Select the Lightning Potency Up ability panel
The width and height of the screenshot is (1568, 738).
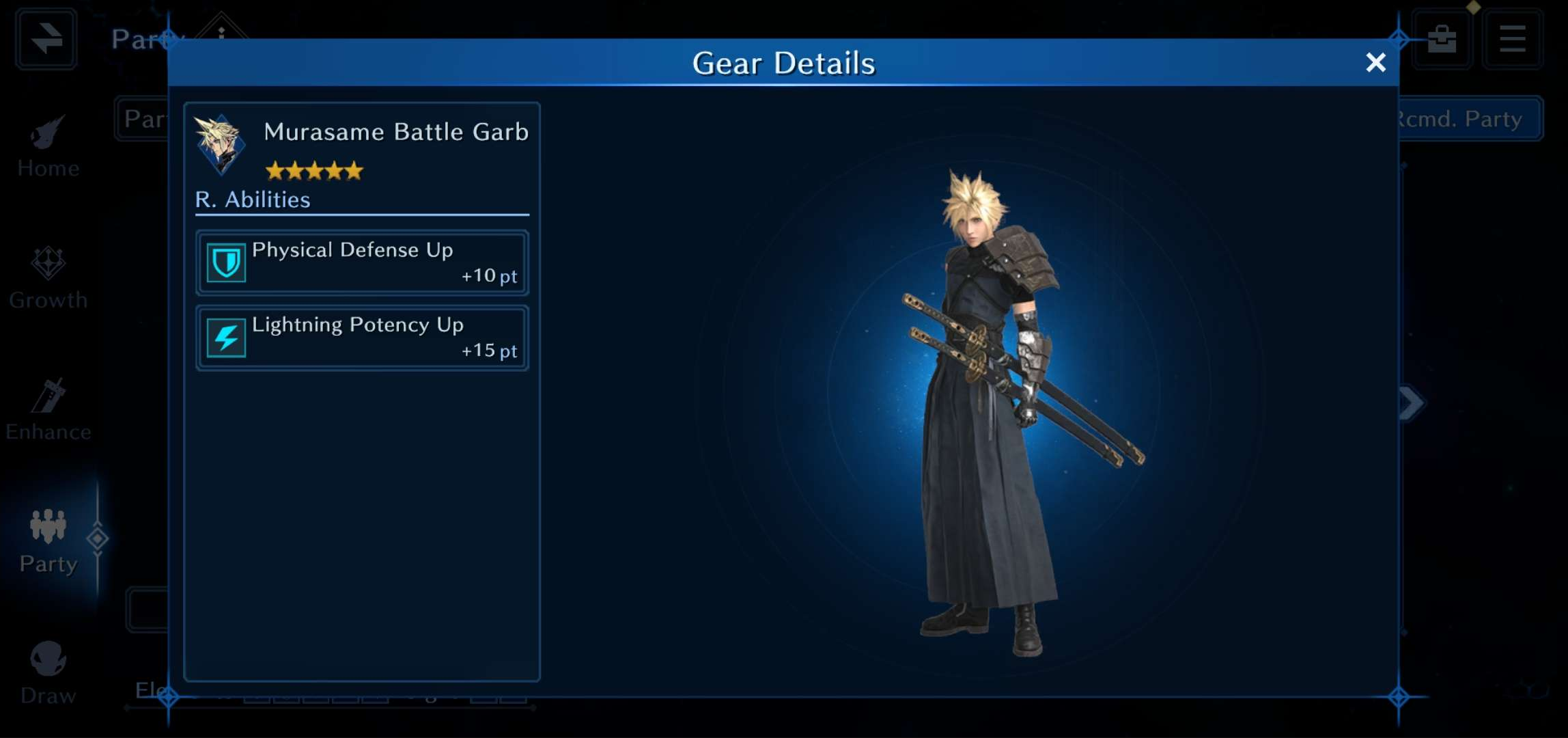tap(361, 338)
